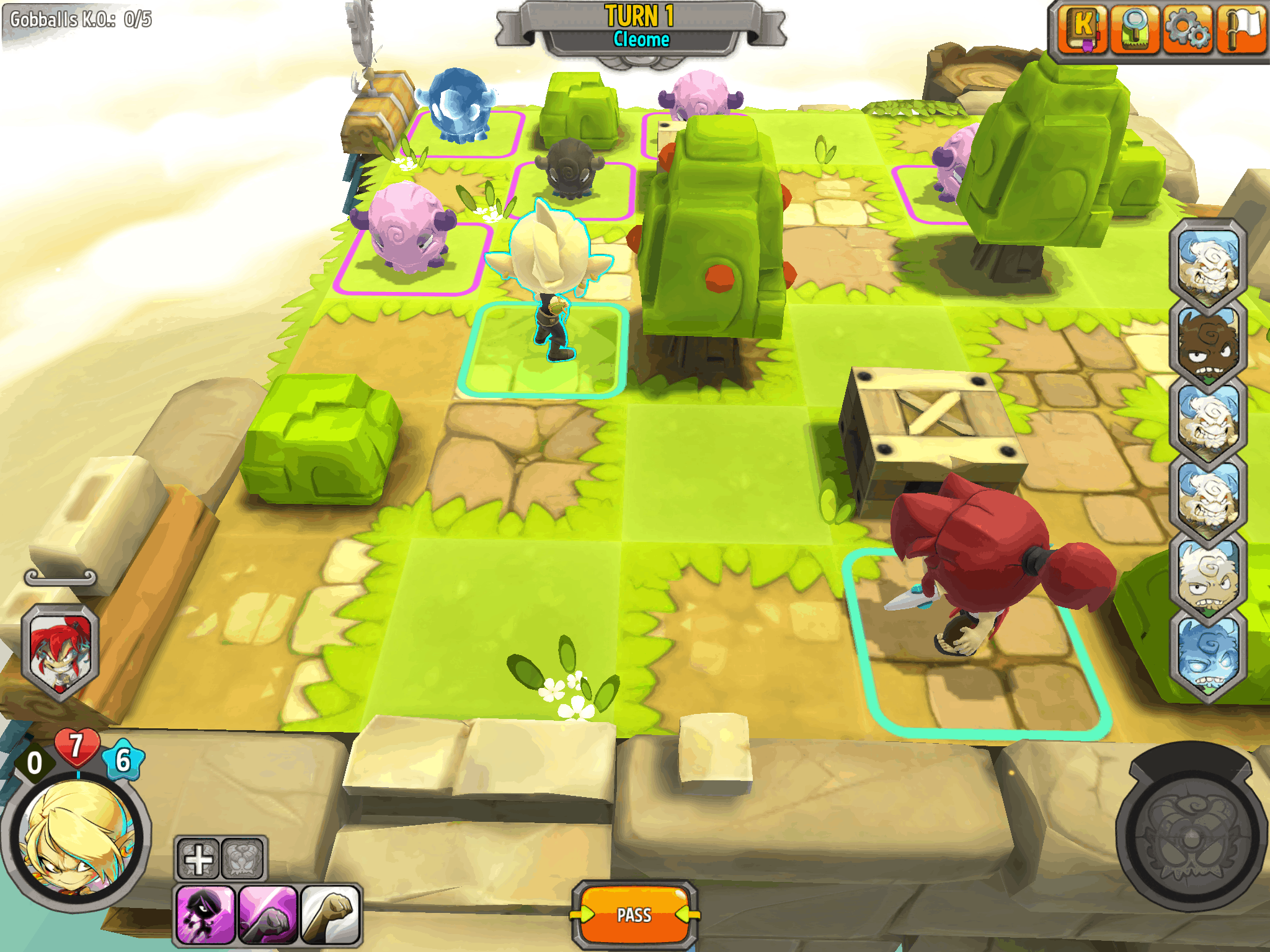This screenshot has height=952, width=1270.
Task: Open the K book journal
Action: (1082, 29)
